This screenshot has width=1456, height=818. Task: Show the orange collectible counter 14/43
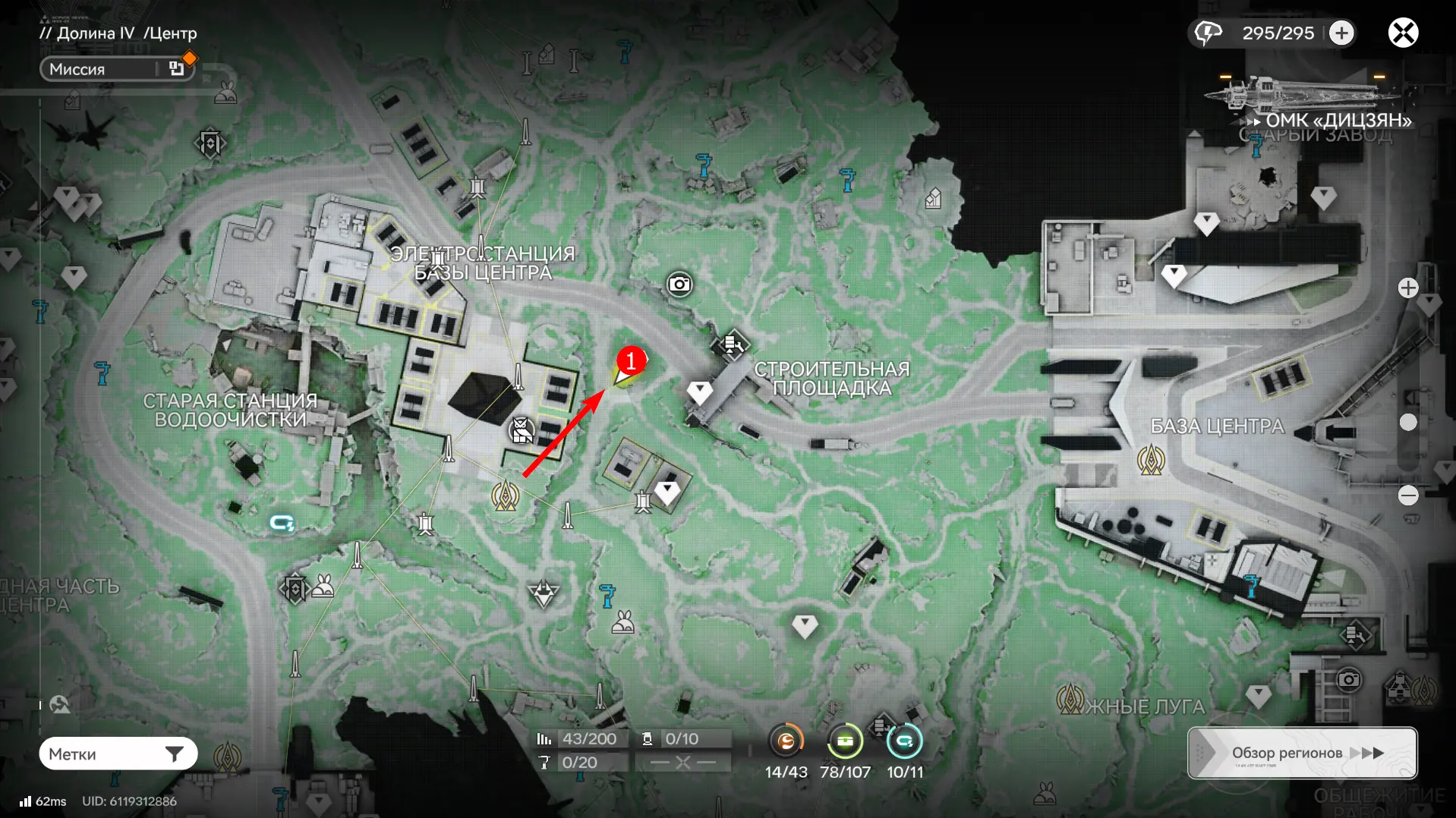(786, 741)
